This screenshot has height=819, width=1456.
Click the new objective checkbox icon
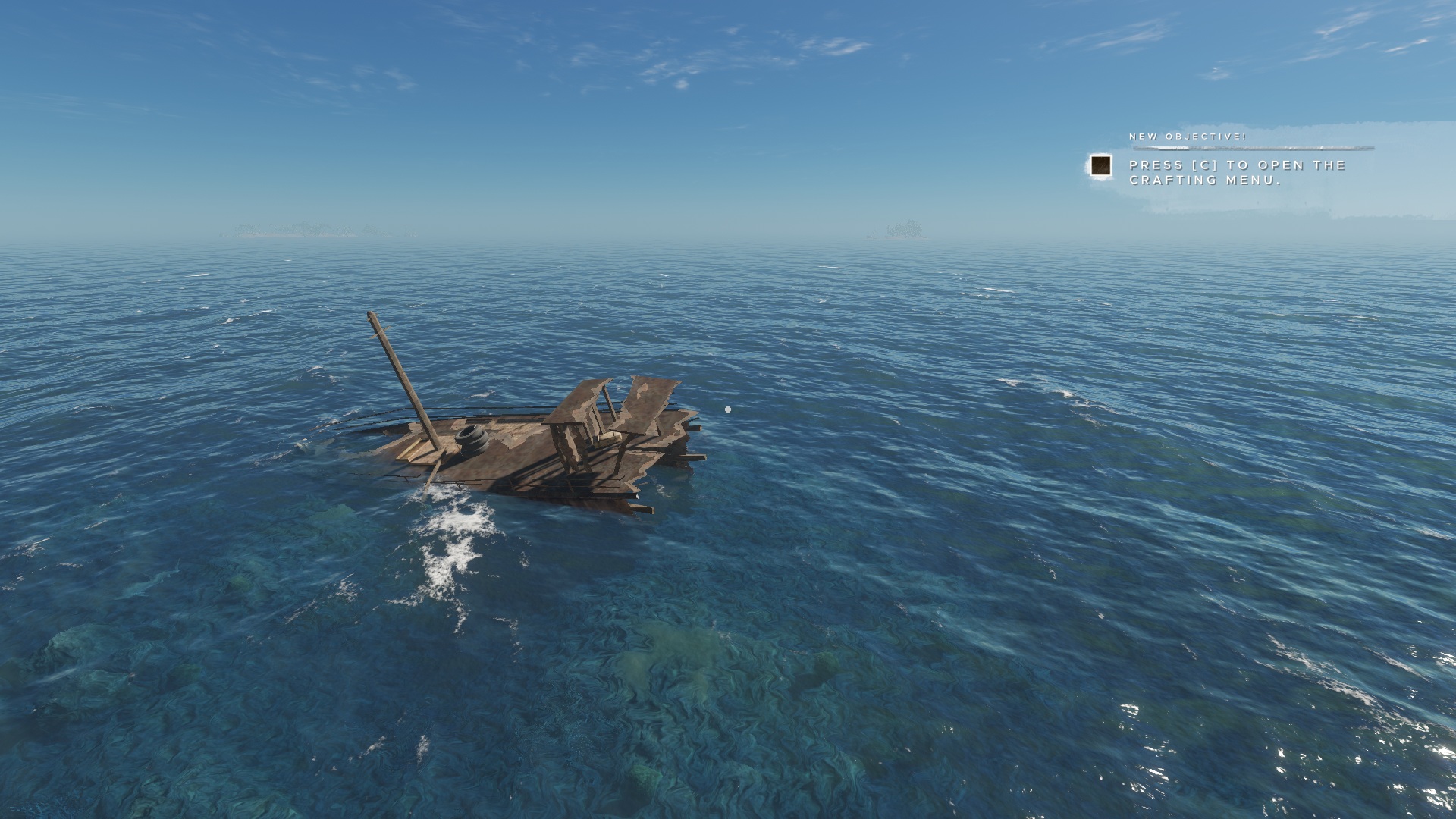coord(1100,166)
